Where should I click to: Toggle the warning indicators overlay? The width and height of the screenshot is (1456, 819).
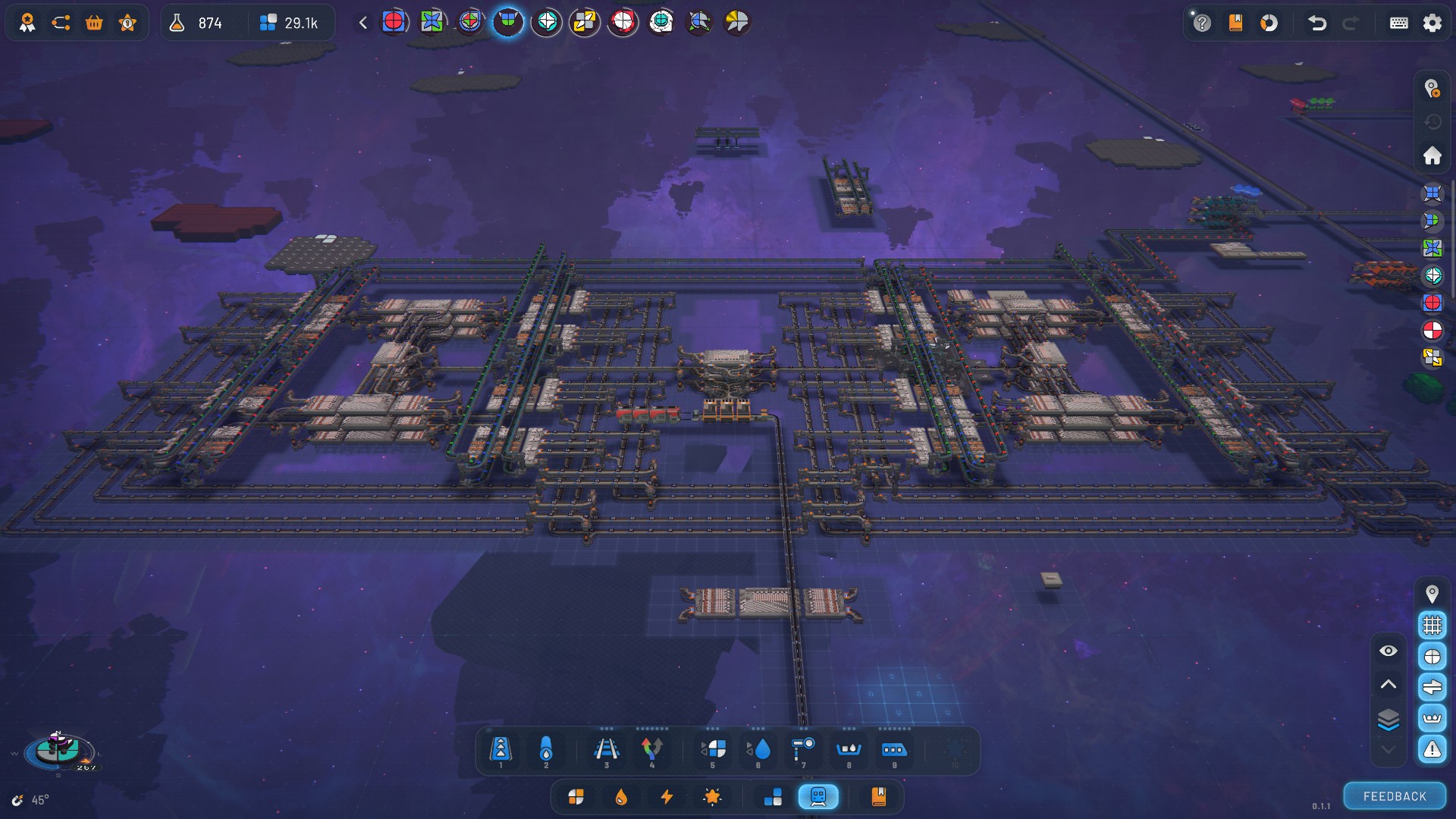1432,749
